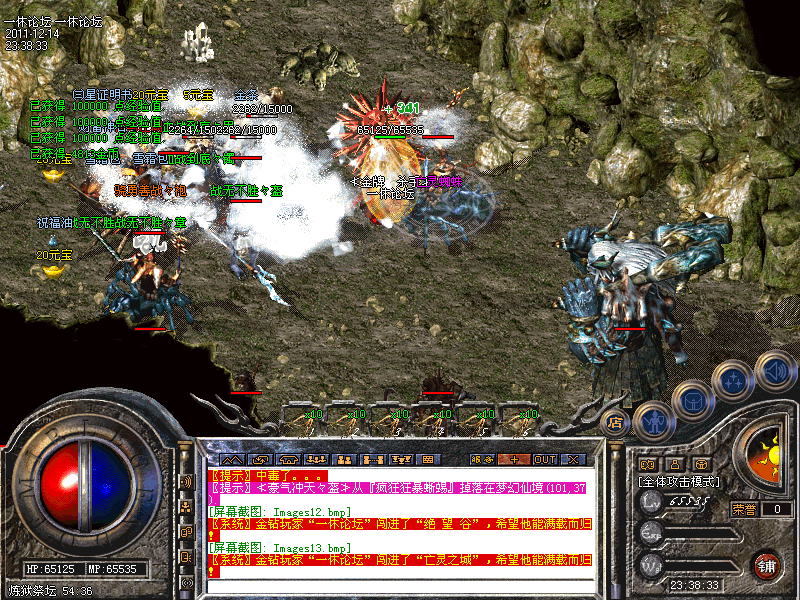
Task: Click the orange plus button on chat toolbar
Action: click(x=514, y=459)
